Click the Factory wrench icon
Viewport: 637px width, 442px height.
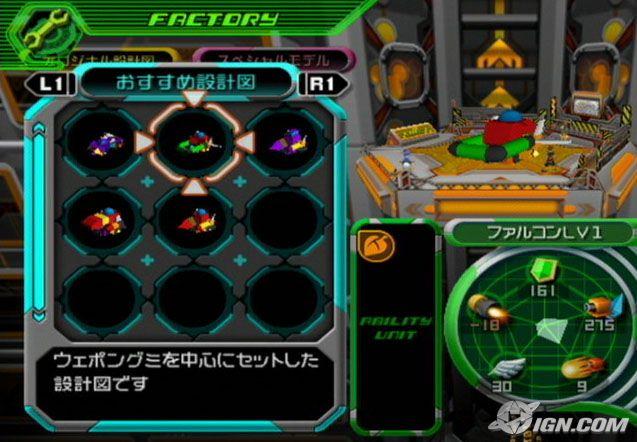pos(36,30)
